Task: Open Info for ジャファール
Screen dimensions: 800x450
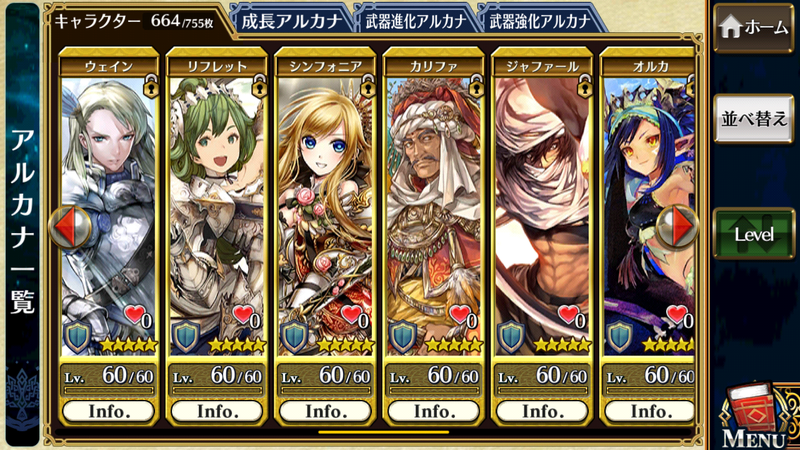Action: click(x=541, y=411)
